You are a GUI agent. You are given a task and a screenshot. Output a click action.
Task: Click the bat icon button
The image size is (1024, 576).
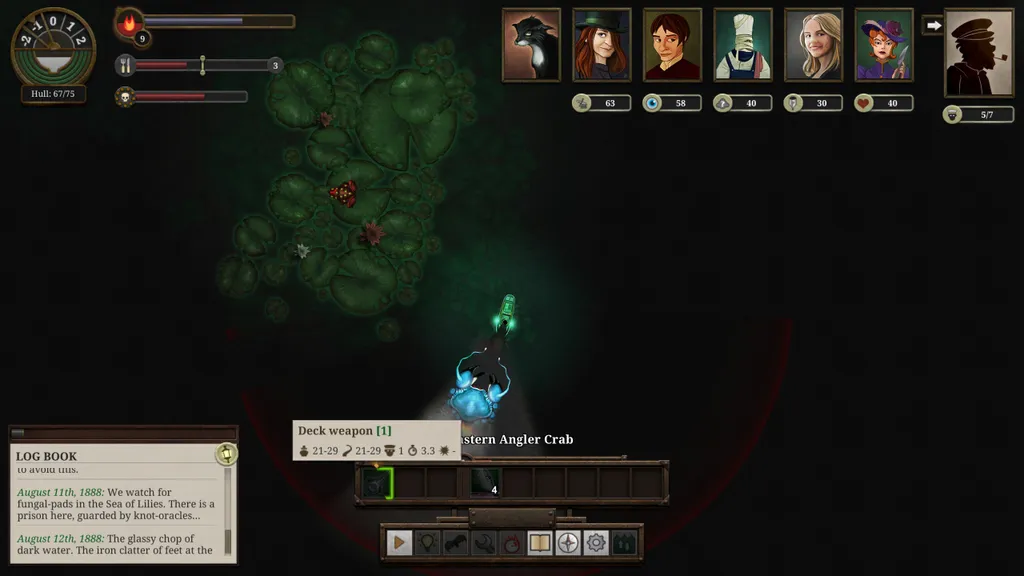tap(455, 543)
